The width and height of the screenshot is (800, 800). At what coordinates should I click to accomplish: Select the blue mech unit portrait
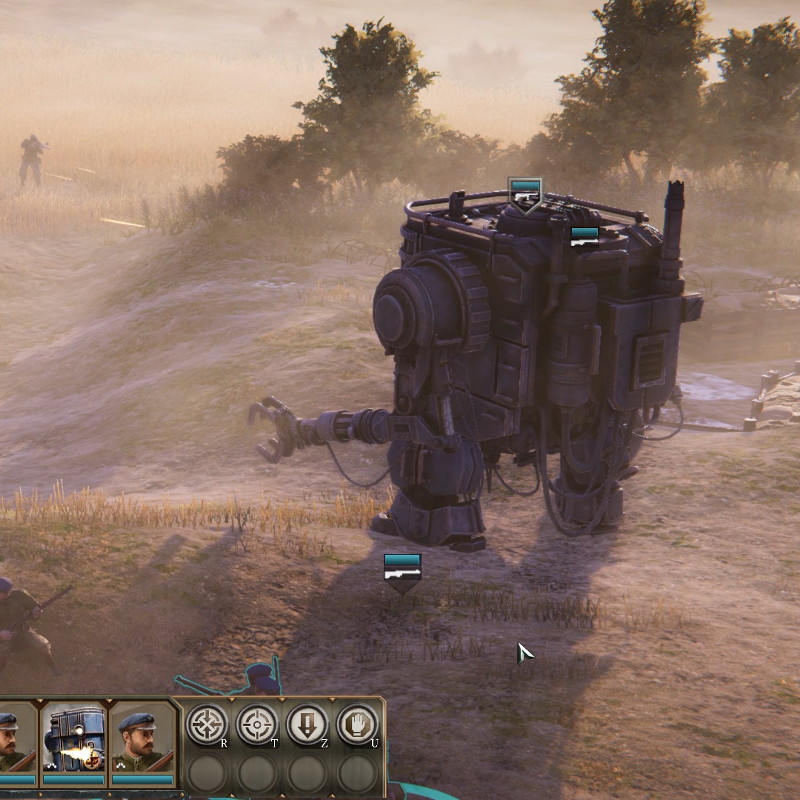(73, 740)
